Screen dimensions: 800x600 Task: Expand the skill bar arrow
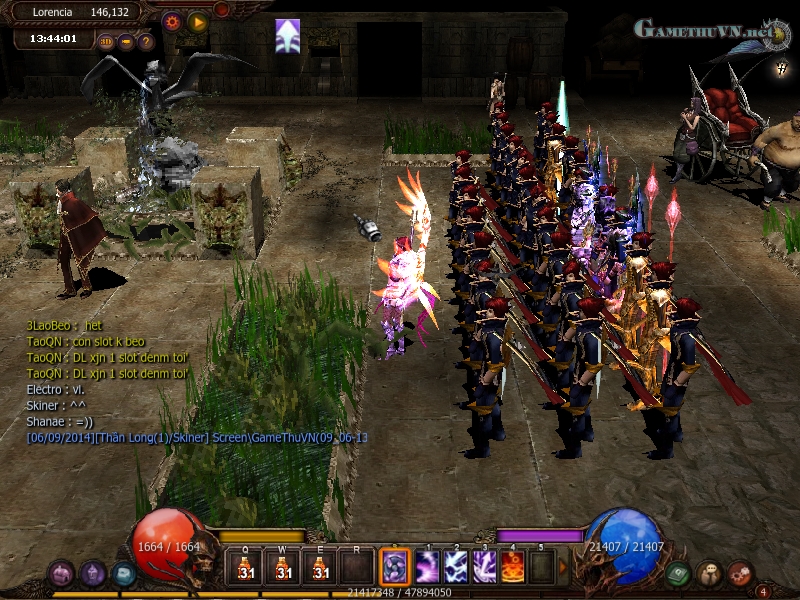point(563,568)
